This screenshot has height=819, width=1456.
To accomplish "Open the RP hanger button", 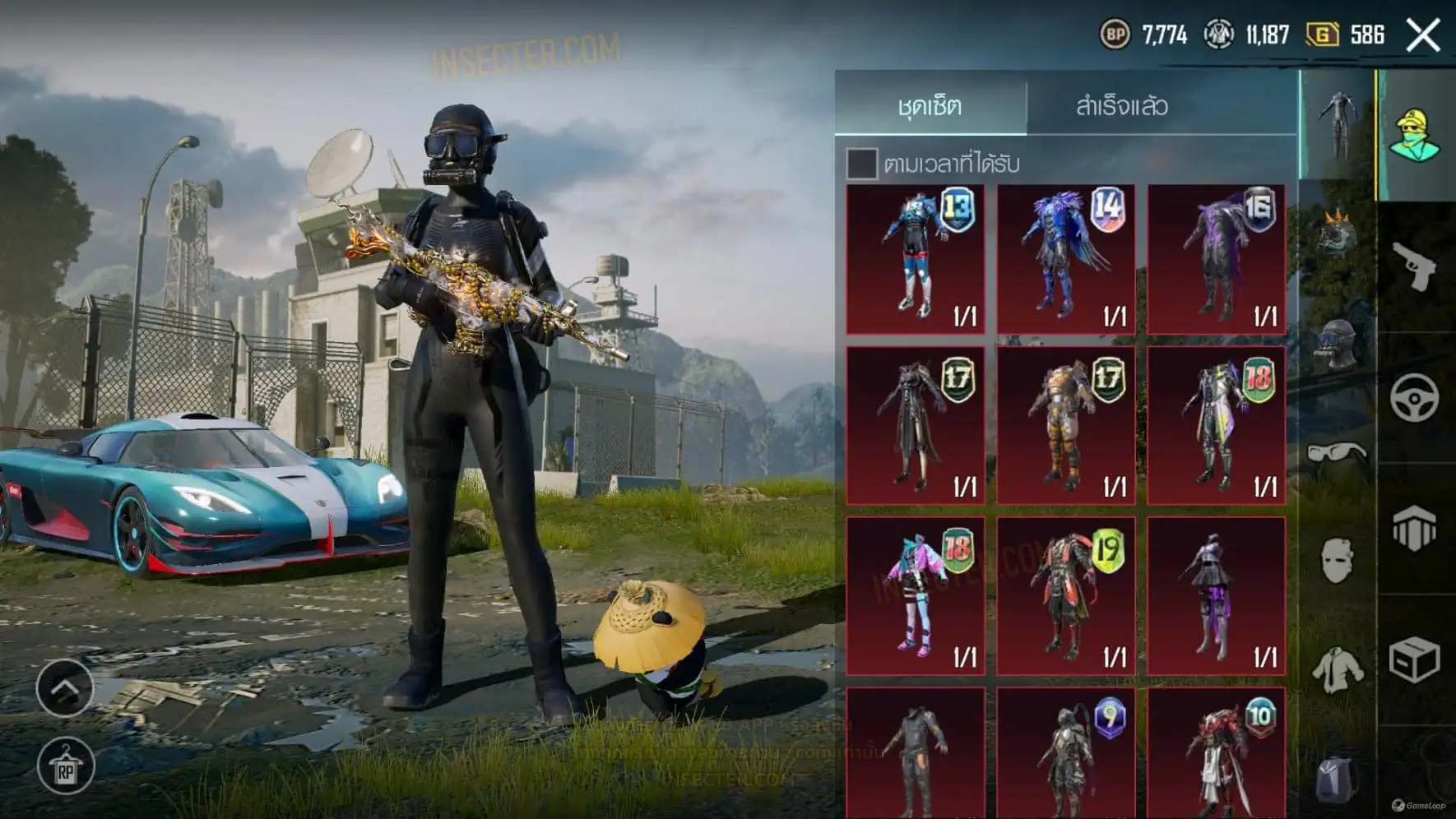I will (66, 766).
